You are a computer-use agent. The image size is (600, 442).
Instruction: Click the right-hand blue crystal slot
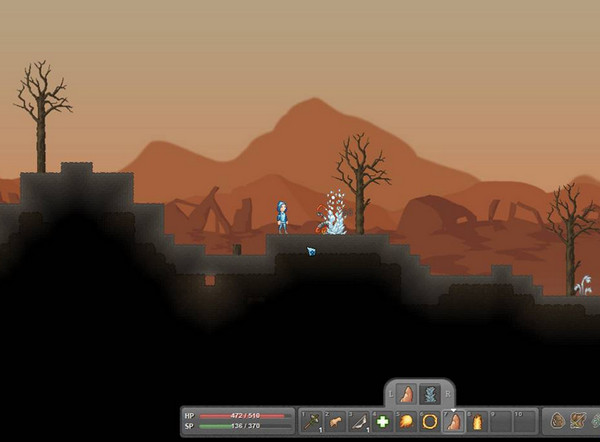coord(429,393)
